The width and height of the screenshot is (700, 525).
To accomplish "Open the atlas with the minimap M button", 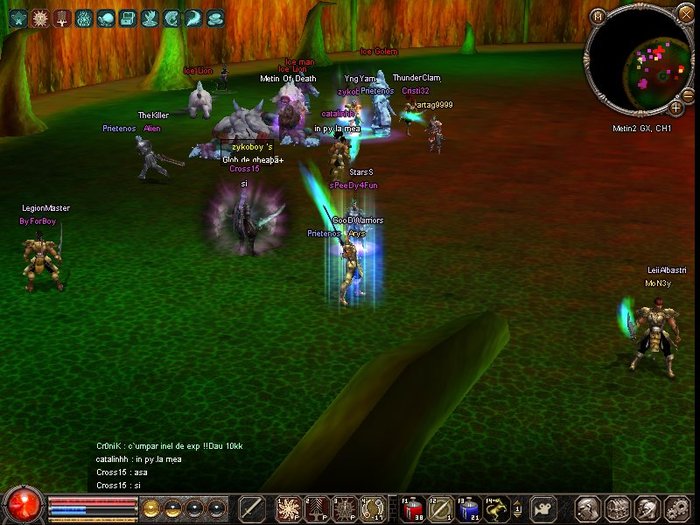I will pyautogui.click(x=597, y=16).
